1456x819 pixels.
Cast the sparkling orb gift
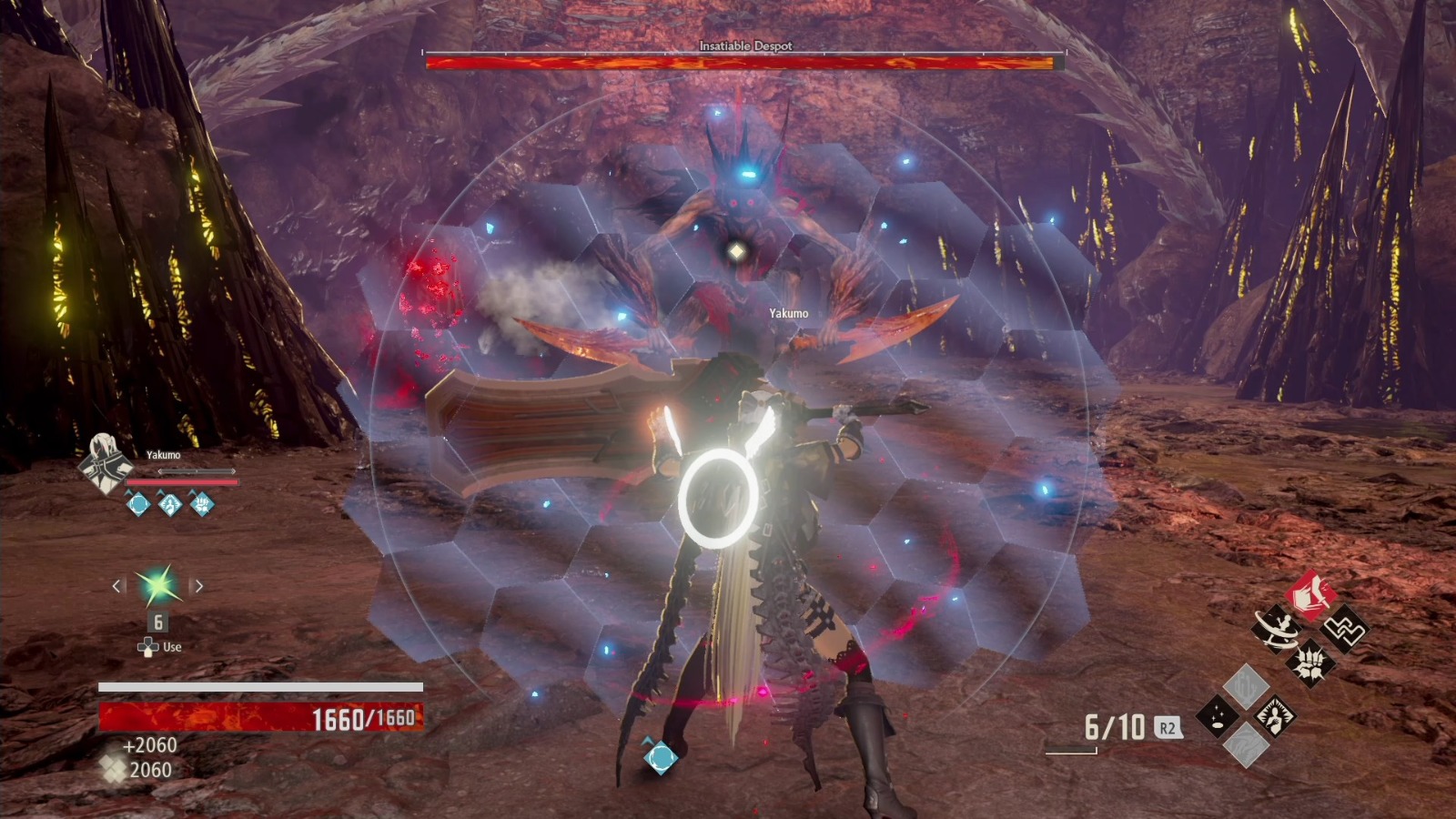[x=1217, y=716]
